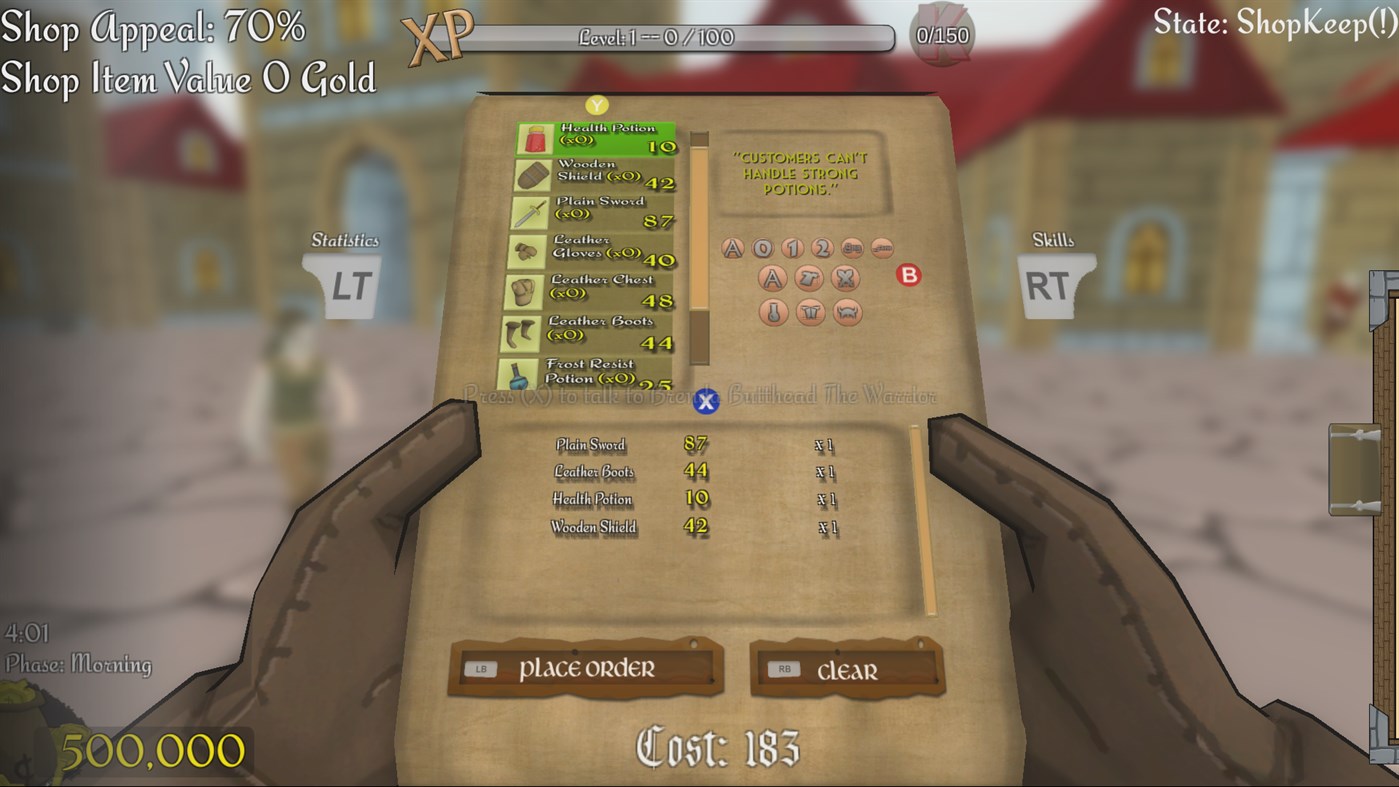This screenshot has height=787, width=1399.
Task: Click the tier 1 filter icon
Action: (791, 247)
